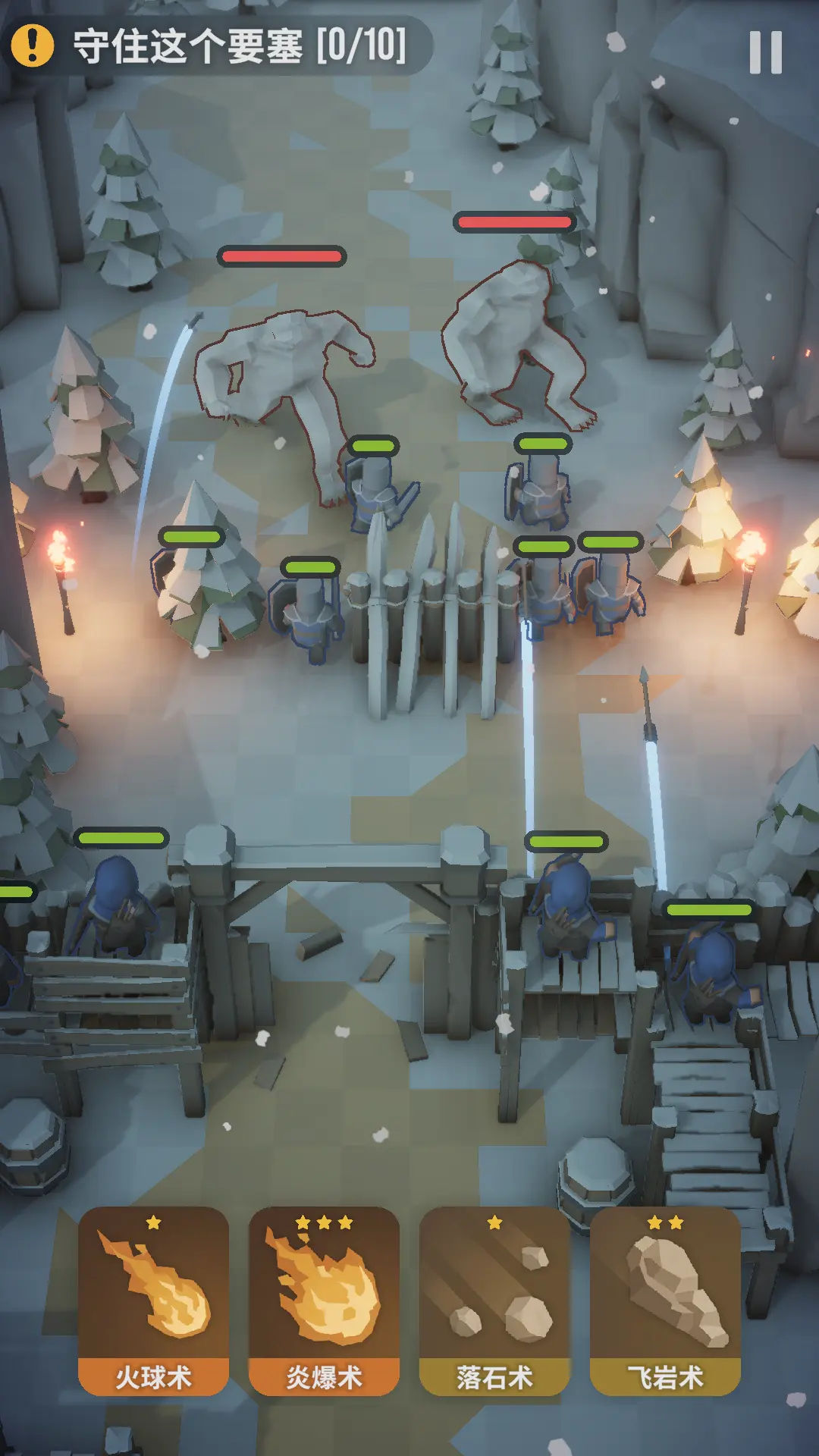Image resolution: width=819 pixels, height=1456 pixels.
Task: Pause the game with the pause button
Action: (765, 52)
